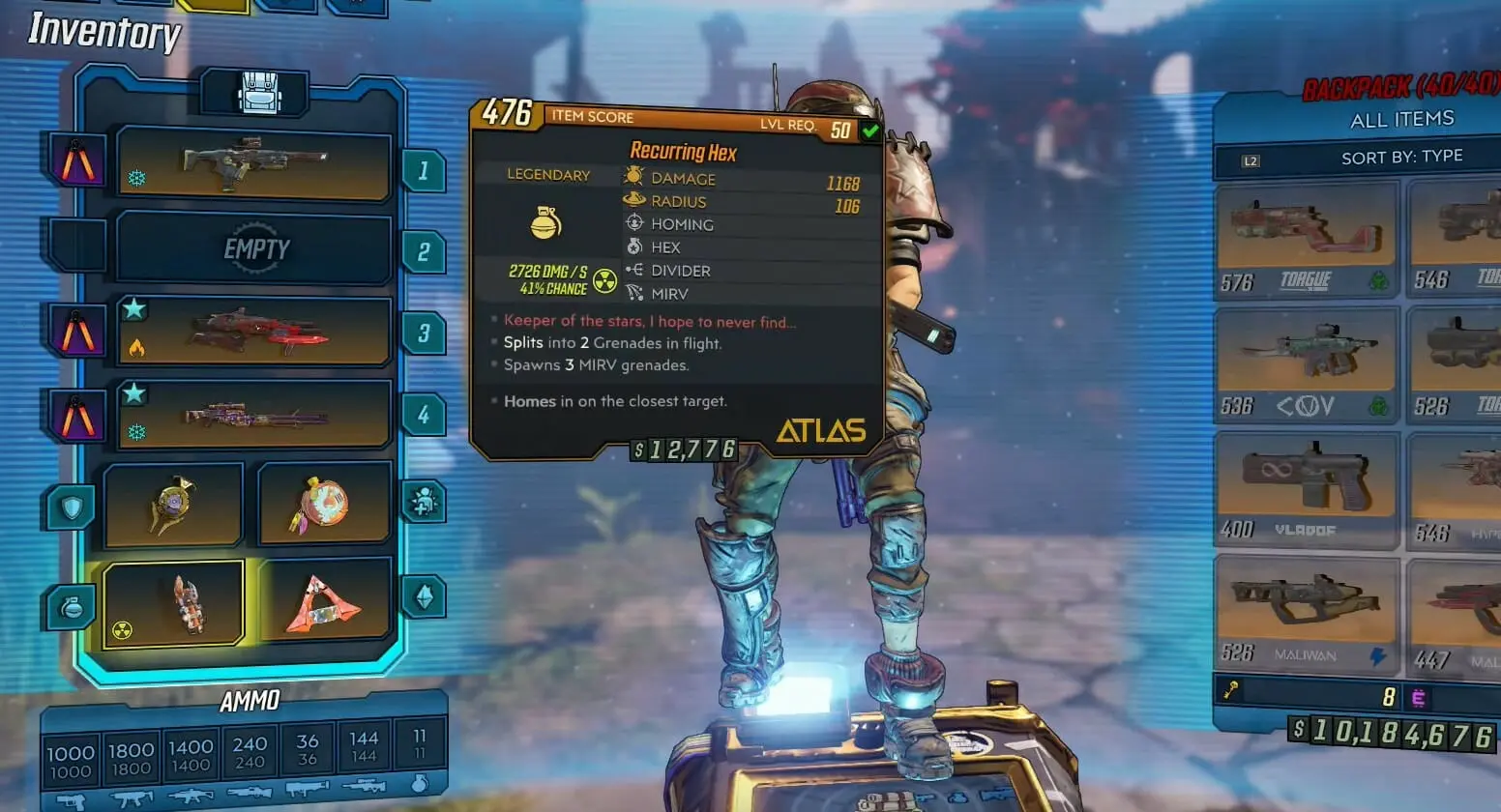Click the cryo element icon on weapon slot 1

(x=135, y=178)
